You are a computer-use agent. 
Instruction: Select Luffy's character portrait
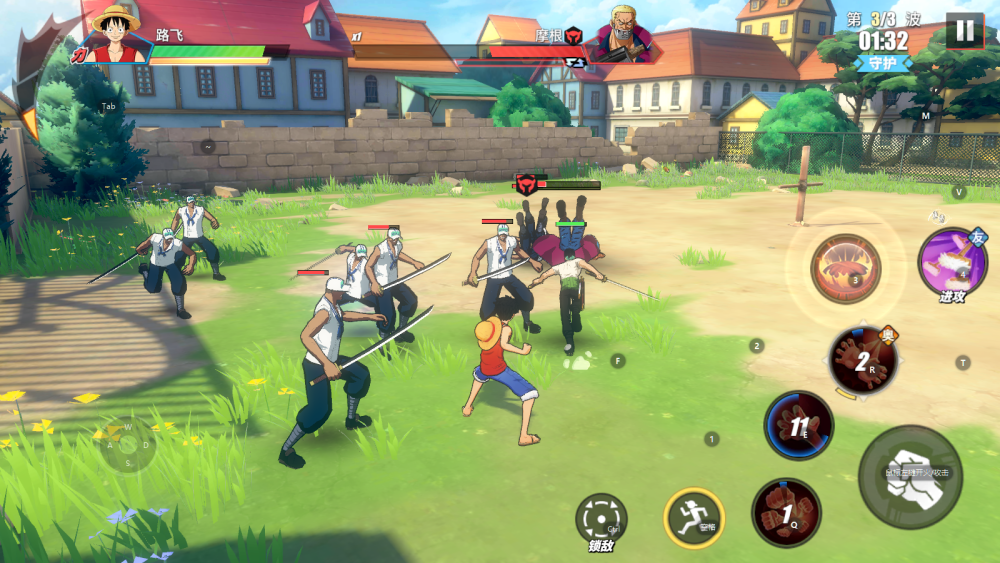coord(114,33)
